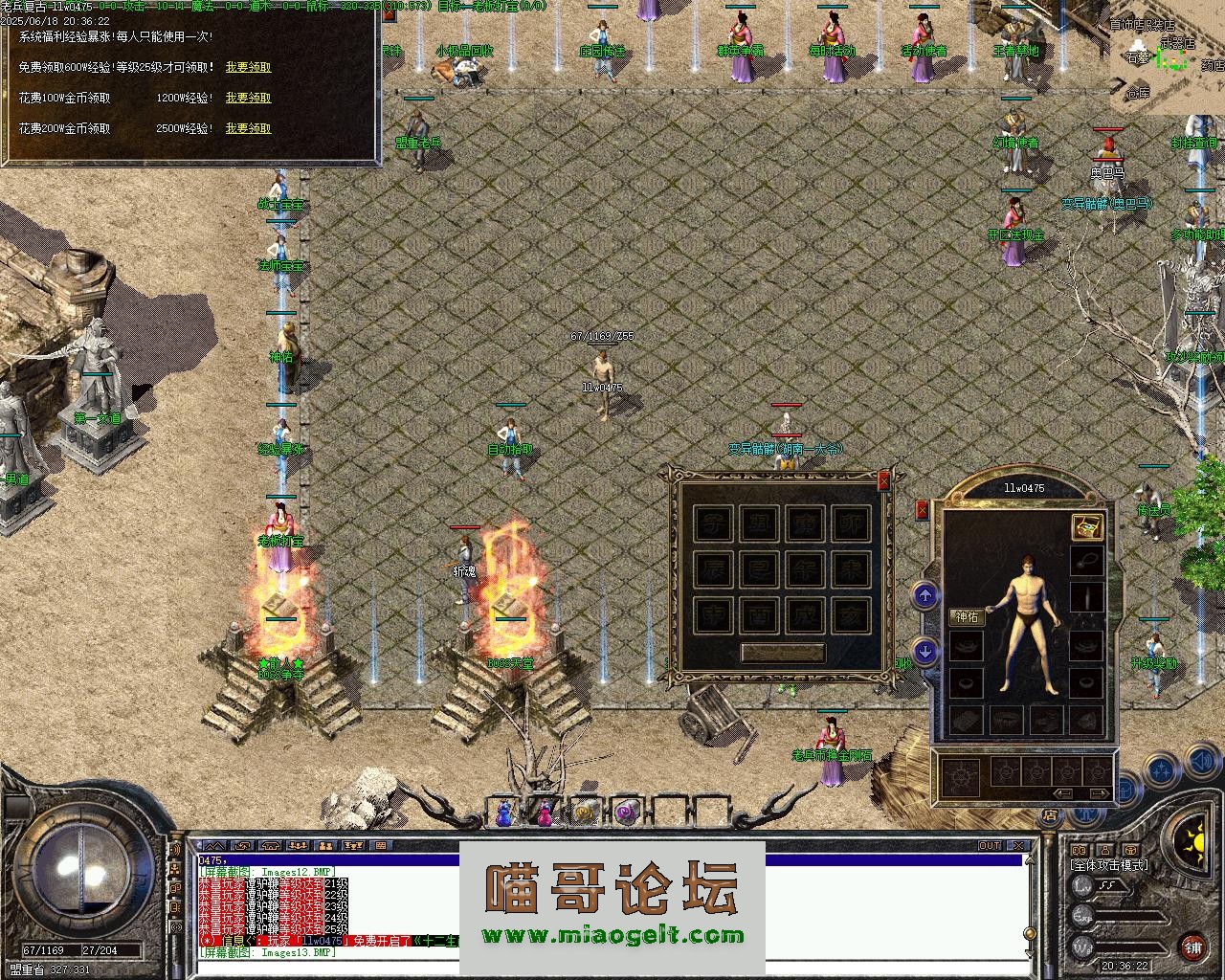
Task: Click the OUT button on chat window
Action: 989,846
